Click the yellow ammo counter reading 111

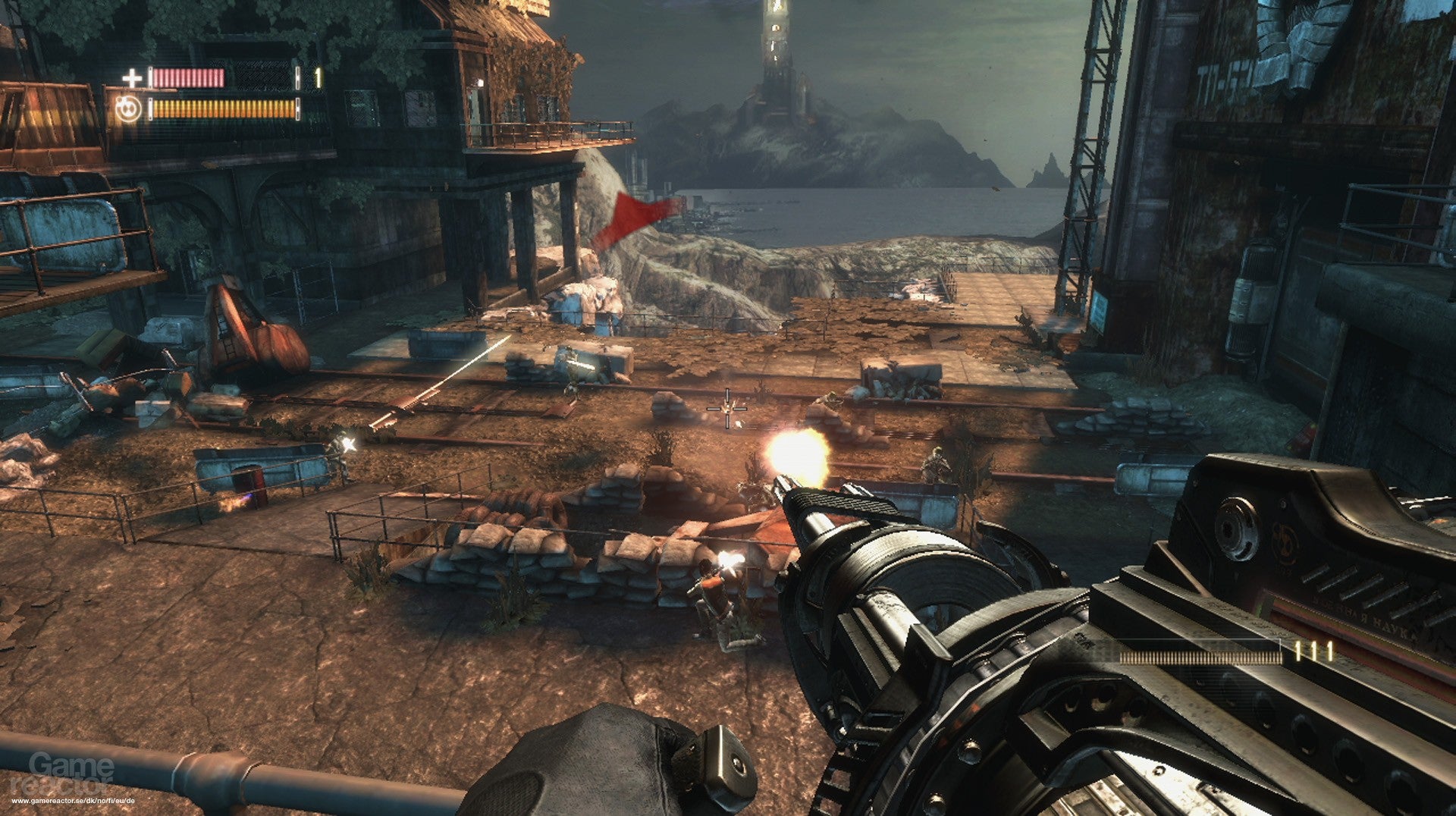1312,651
